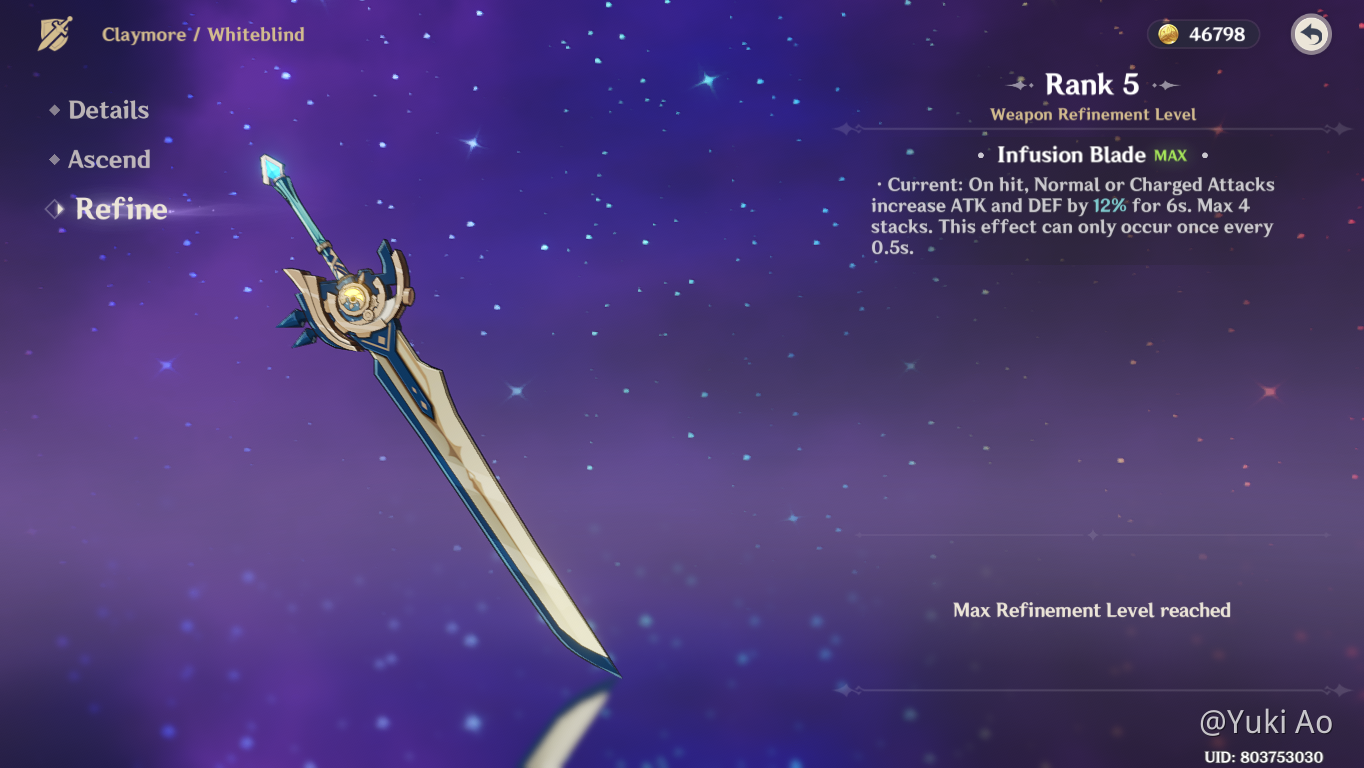Image resolution: width=1364 pixels, height=768 pixels.
Task: Click the claymore weapon icon in the header
Action: pyautogui.click(x=55, y=35)
